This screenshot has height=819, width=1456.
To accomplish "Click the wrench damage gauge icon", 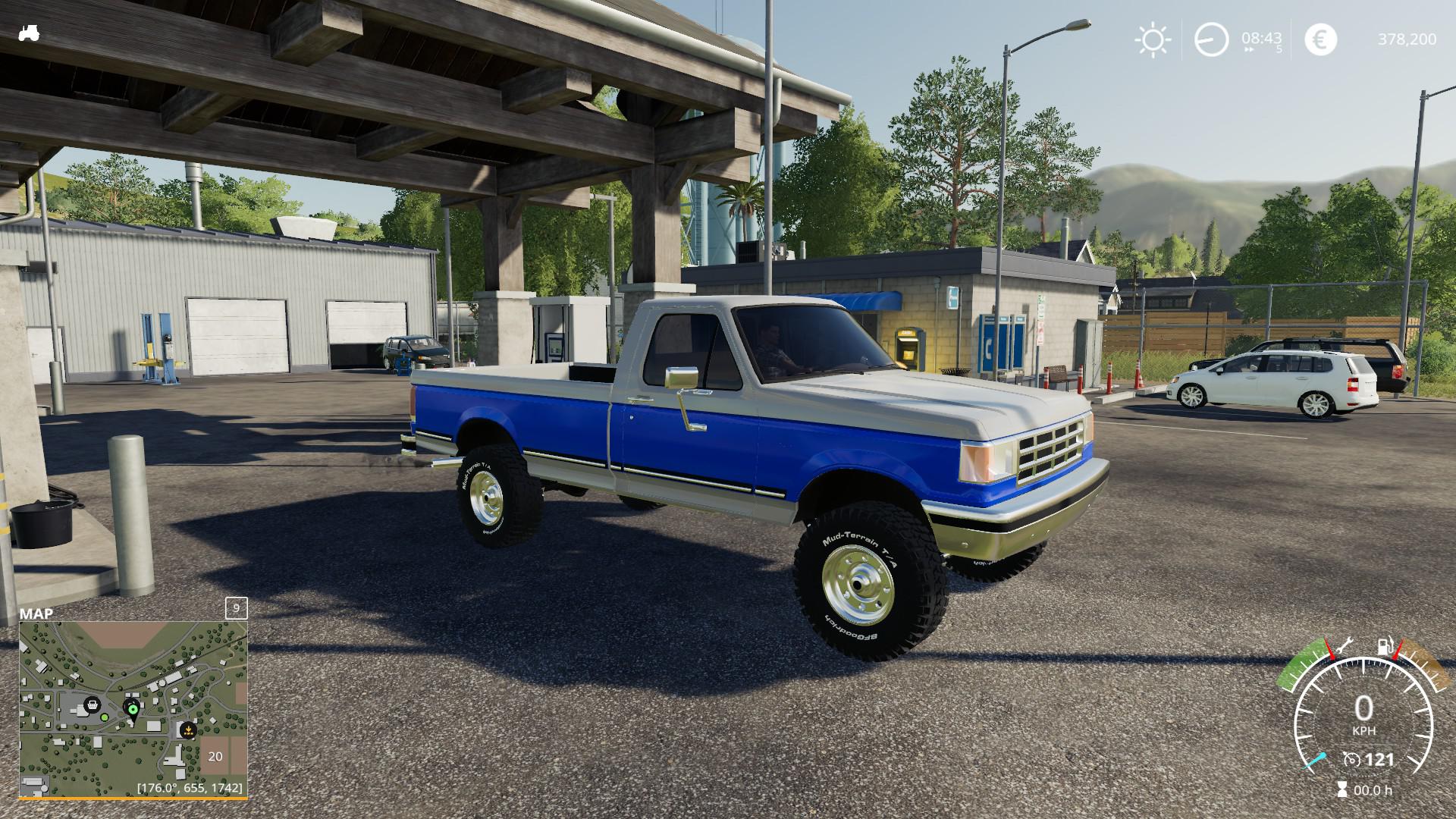I will (x=1345, y=646).
